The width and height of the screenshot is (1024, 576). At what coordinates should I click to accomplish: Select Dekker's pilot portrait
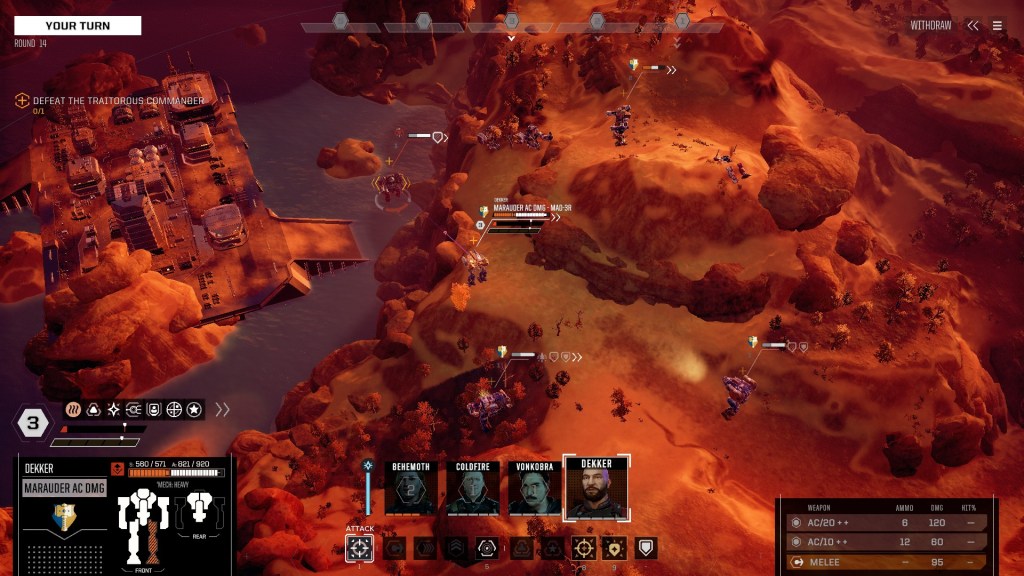(x=596, y=488)
